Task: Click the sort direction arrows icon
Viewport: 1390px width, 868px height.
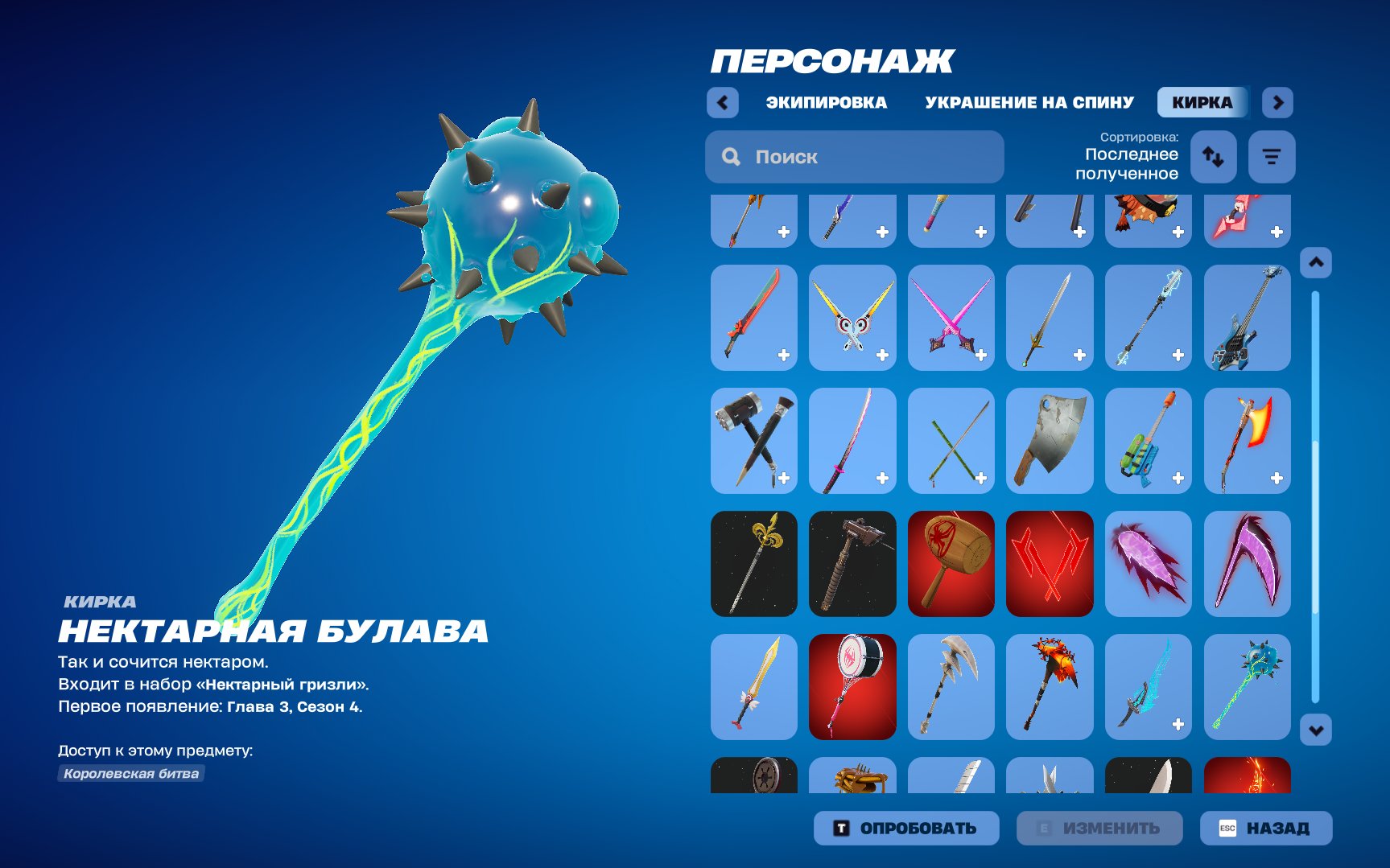Action: pyautogui.click(x=1213, y=157)
